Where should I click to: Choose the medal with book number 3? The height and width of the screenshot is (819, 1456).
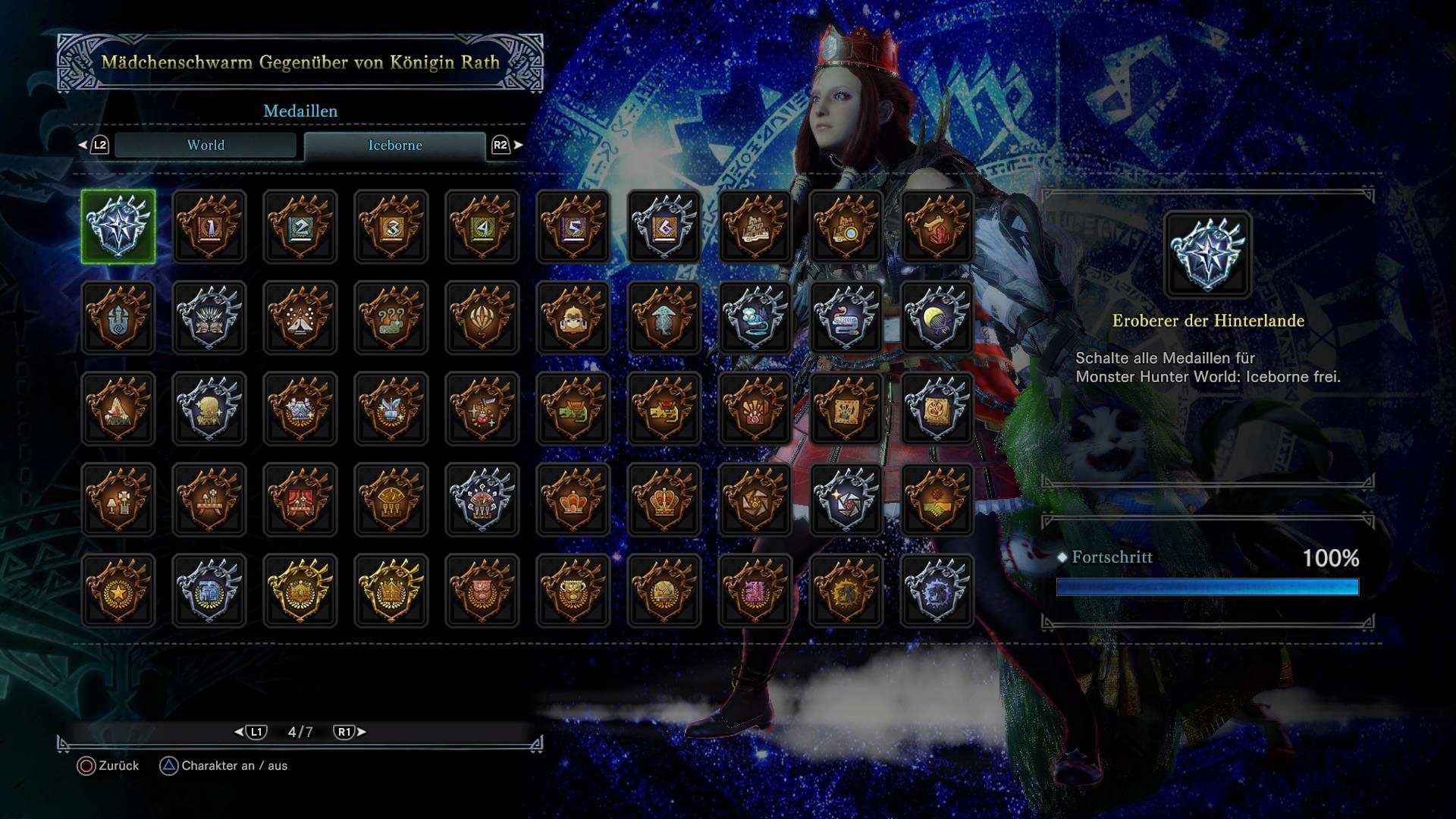[391, 227]
